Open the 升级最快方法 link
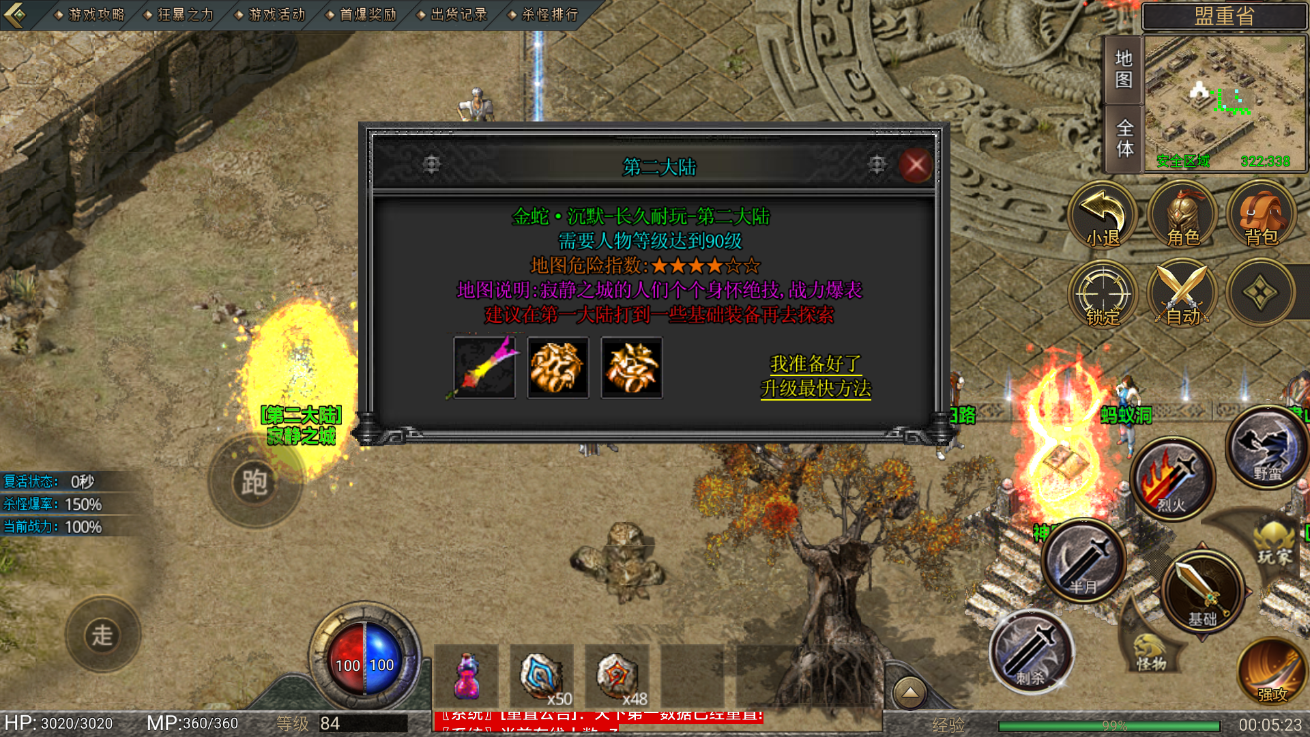The image size is (1310, 737). [x=816, y=388]
